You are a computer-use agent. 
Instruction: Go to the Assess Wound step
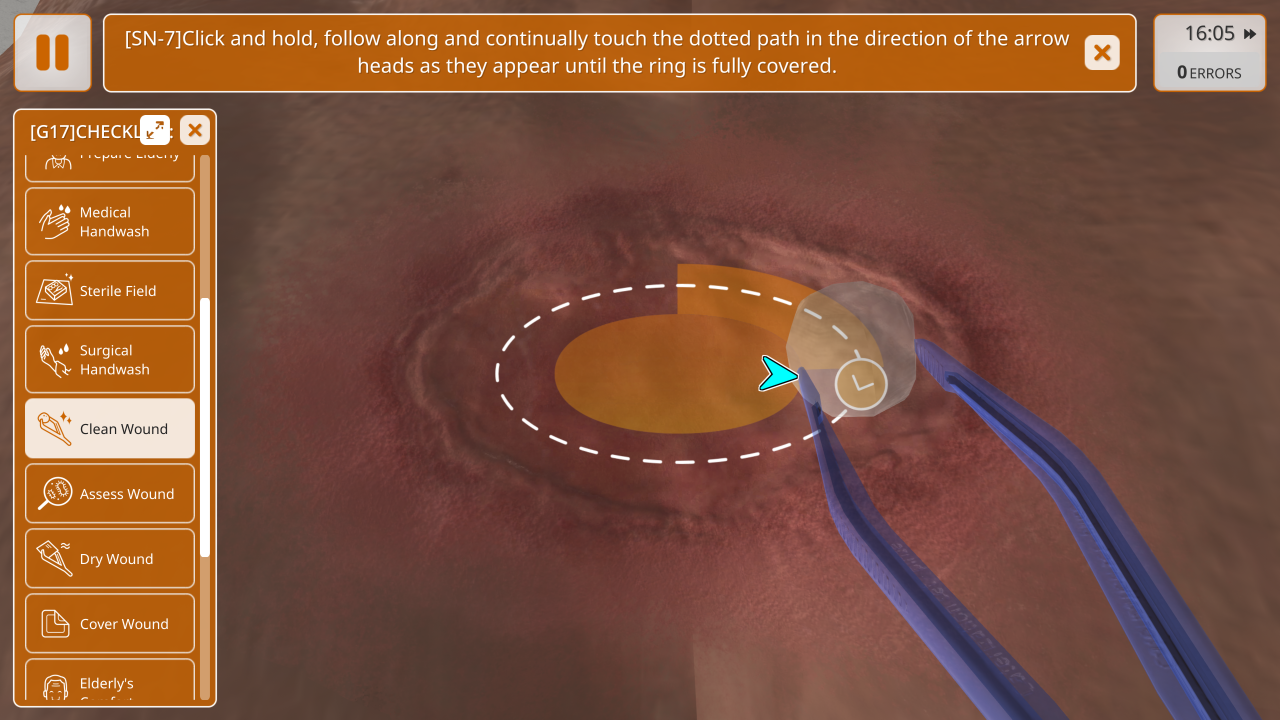click(x=110, y=494)
